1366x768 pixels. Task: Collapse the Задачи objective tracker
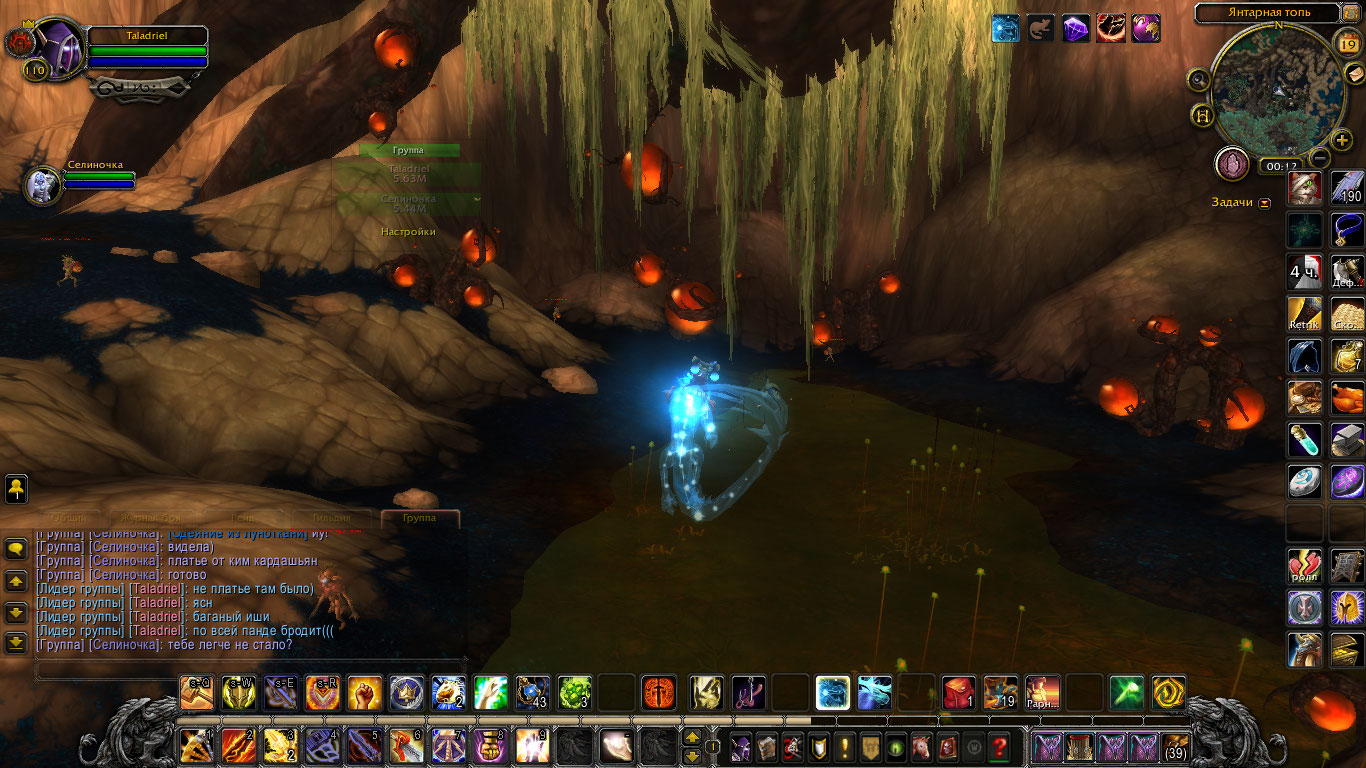(x=1265, y=202)
